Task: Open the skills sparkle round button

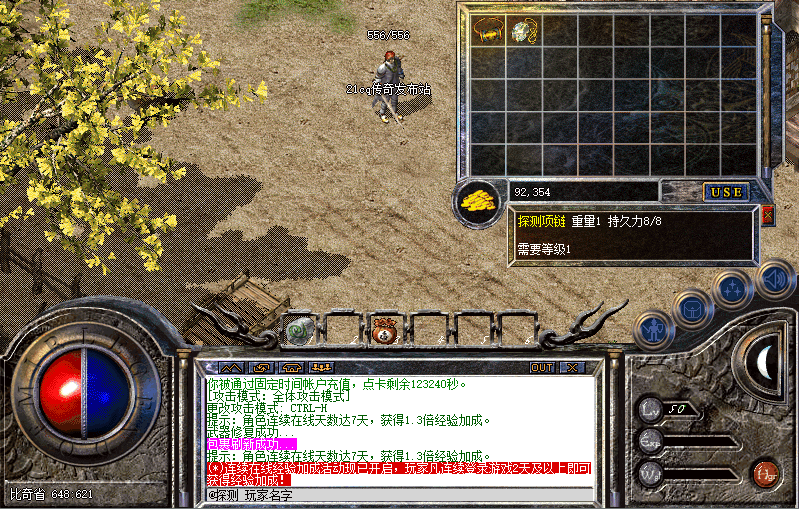Action: click(731, 288)
